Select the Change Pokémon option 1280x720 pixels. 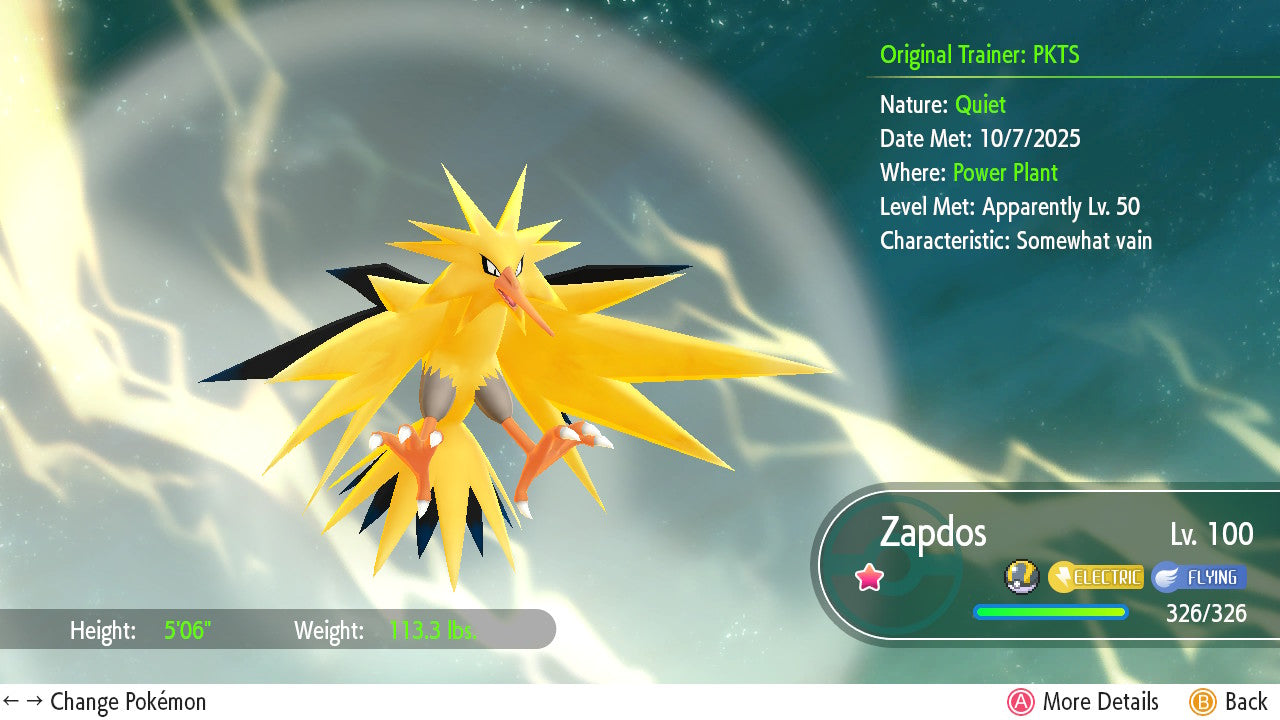pos(105,702)
